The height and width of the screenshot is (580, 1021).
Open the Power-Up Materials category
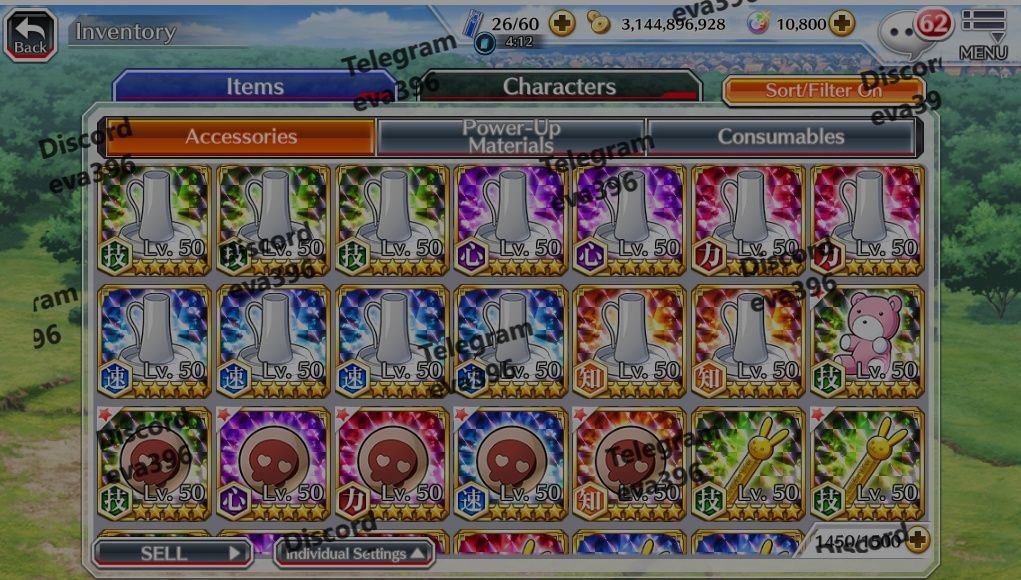pyautogui.click(x=513, y=137)
